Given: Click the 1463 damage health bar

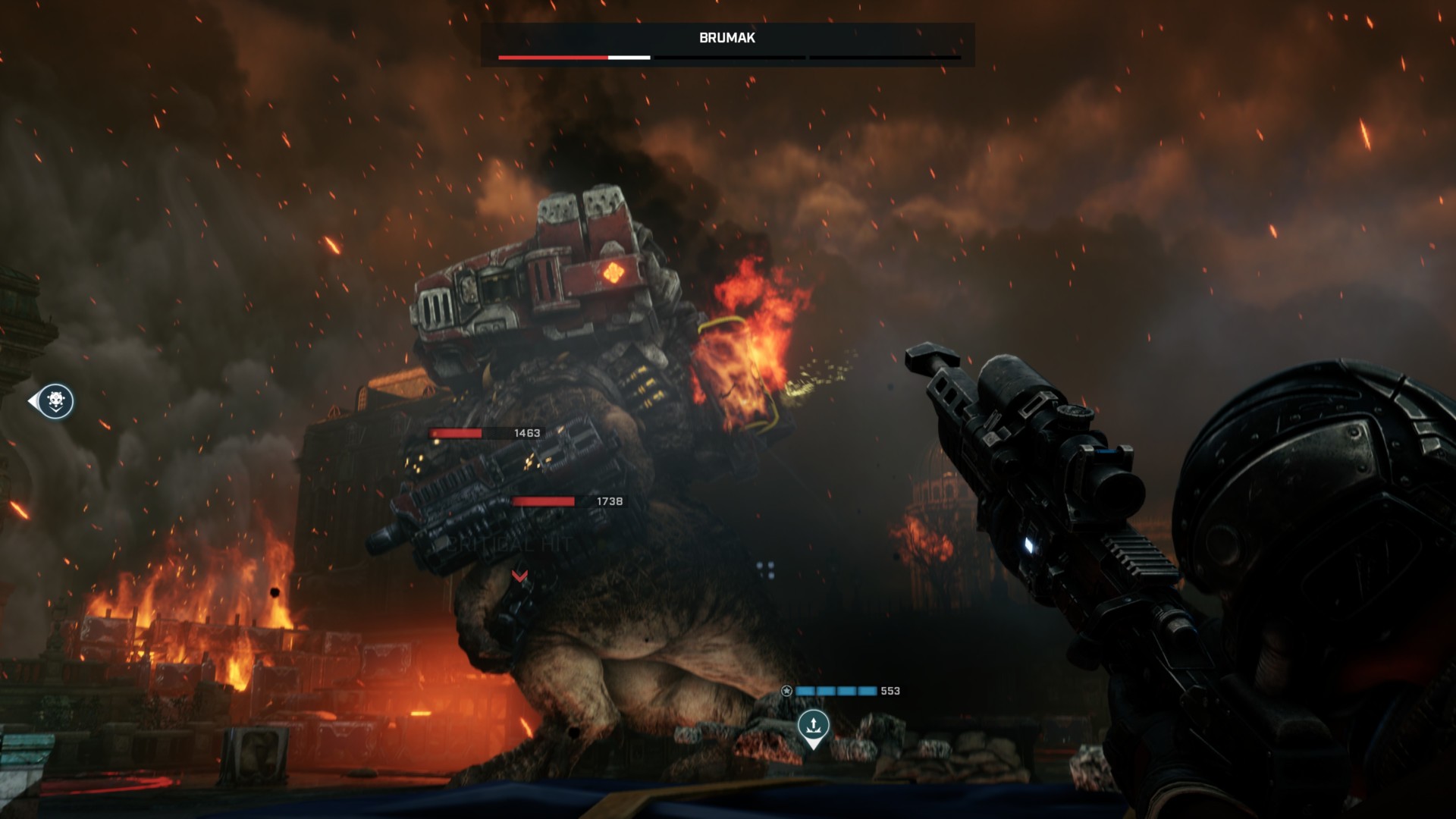Looking at the screenshot, I should click(455, 433).
